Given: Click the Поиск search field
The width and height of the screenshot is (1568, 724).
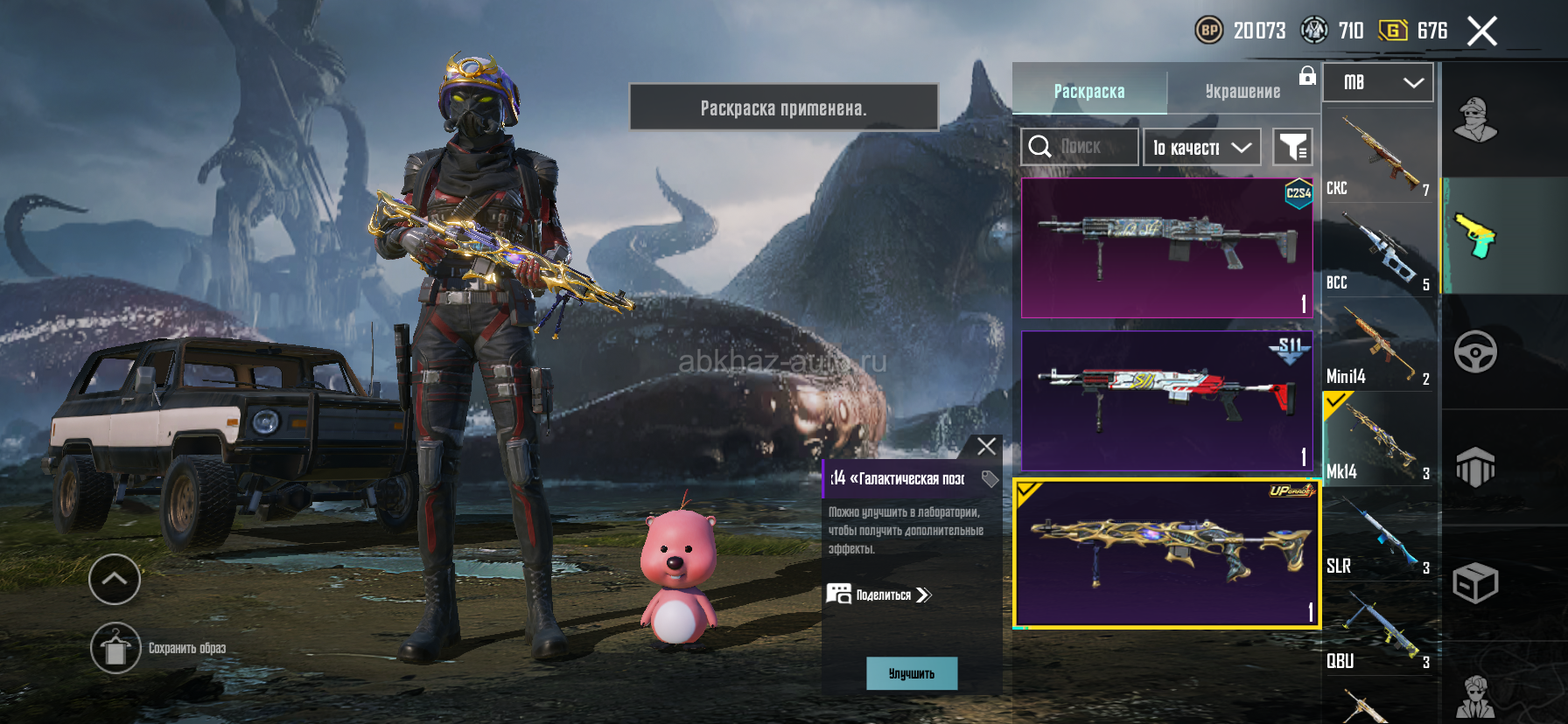Looking at the screenshot, I should coord(1080,147).
